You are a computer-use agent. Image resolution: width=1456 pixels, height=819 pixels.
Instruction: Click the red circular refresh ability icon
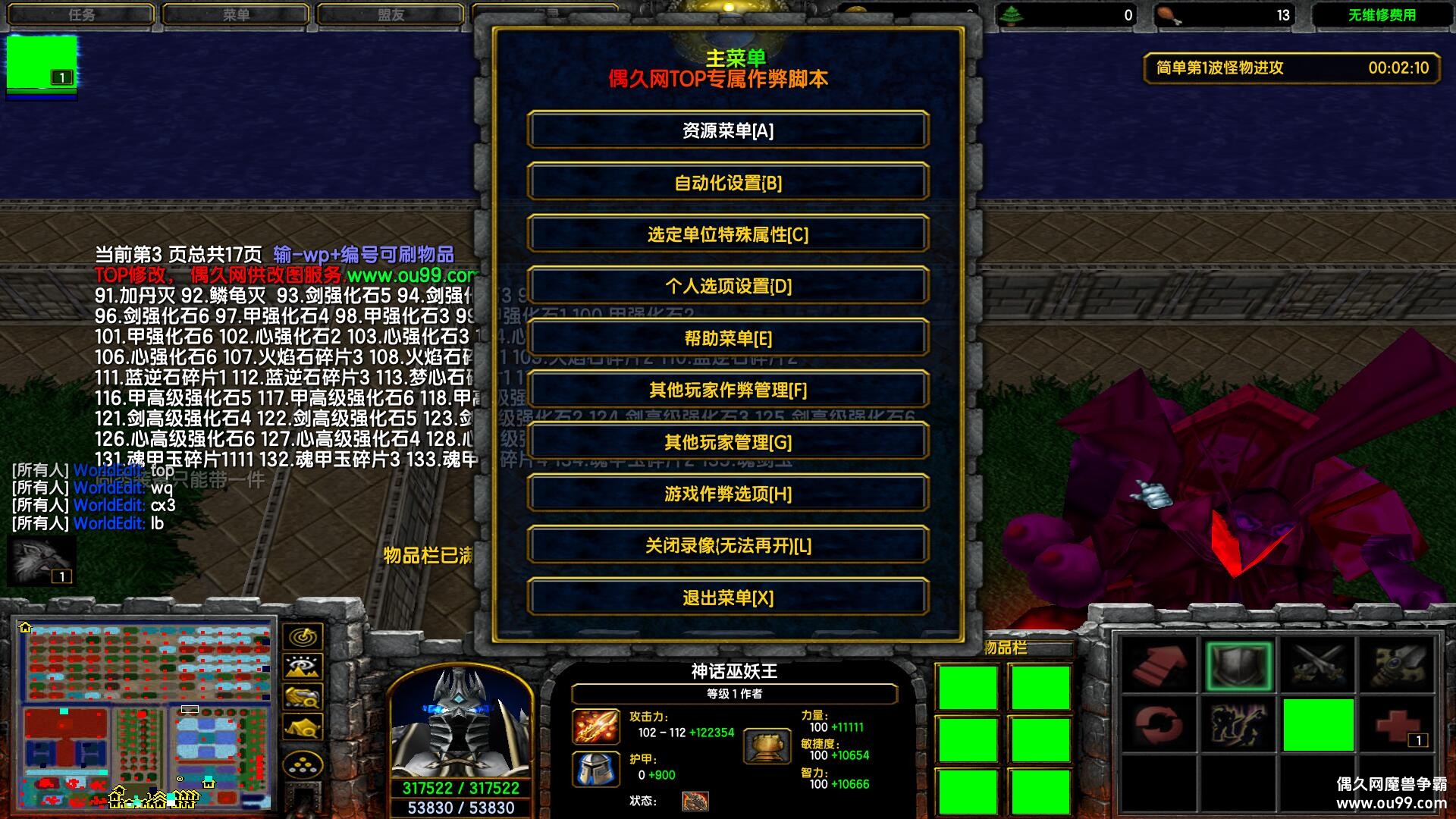pyautogui.click(x=1159, y=724)
